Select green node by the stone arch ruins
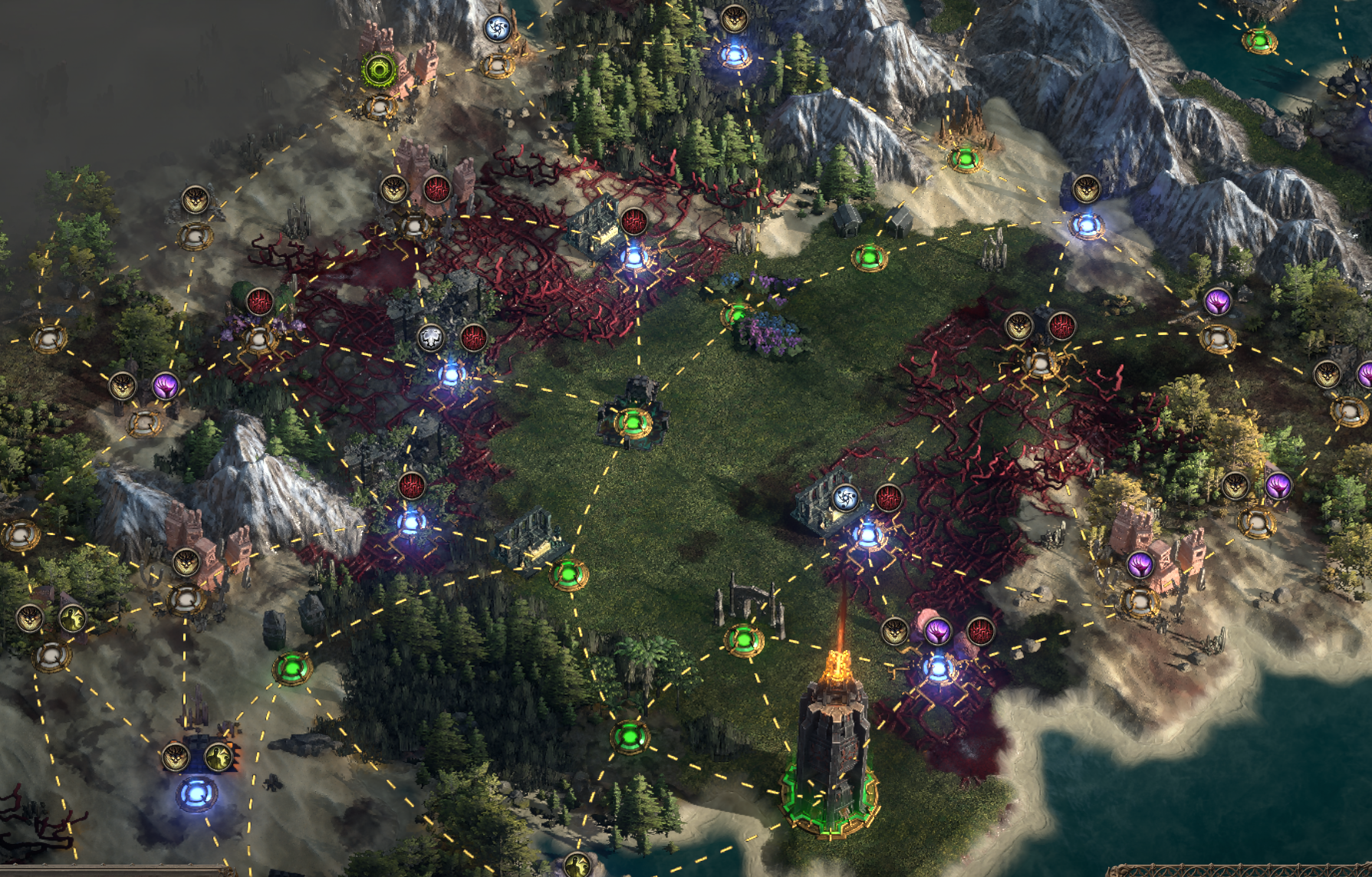This screenshot has width=1372, height=877. [744, 640]
